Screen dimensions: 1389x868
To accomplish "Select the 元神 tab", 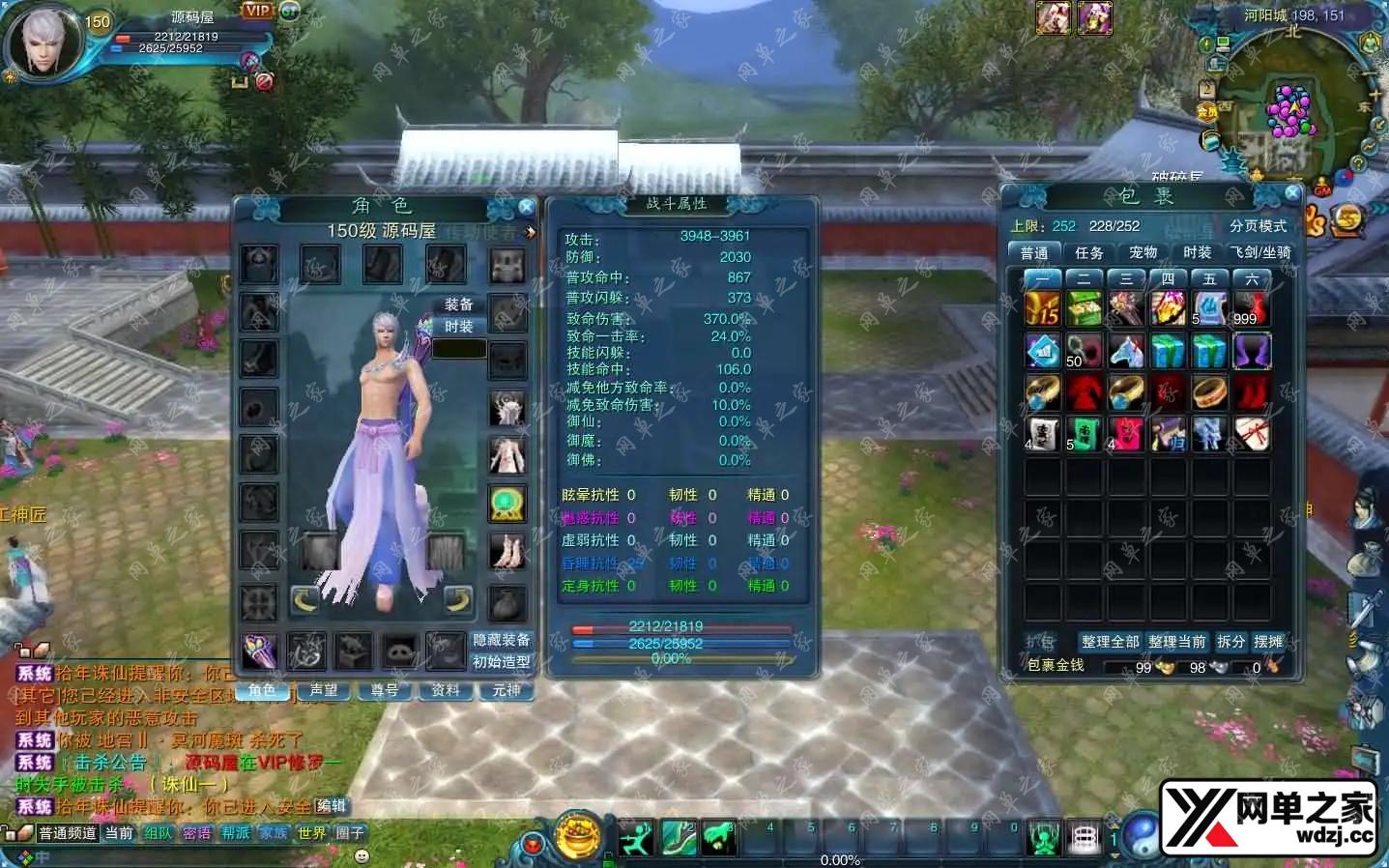I will coord(506,690).
